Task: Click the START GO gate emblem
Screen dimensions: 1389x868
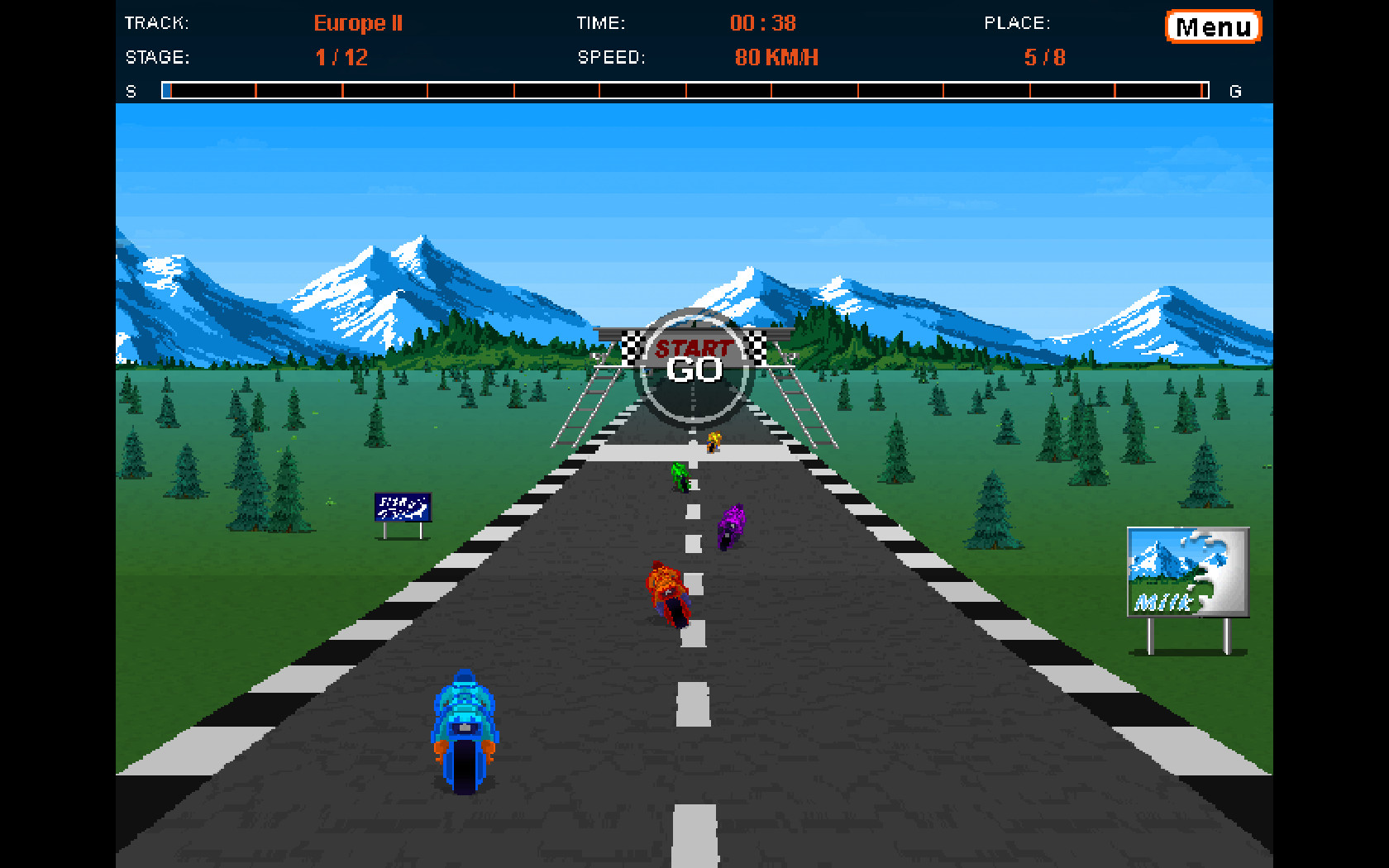Action: tap(691, 362)
